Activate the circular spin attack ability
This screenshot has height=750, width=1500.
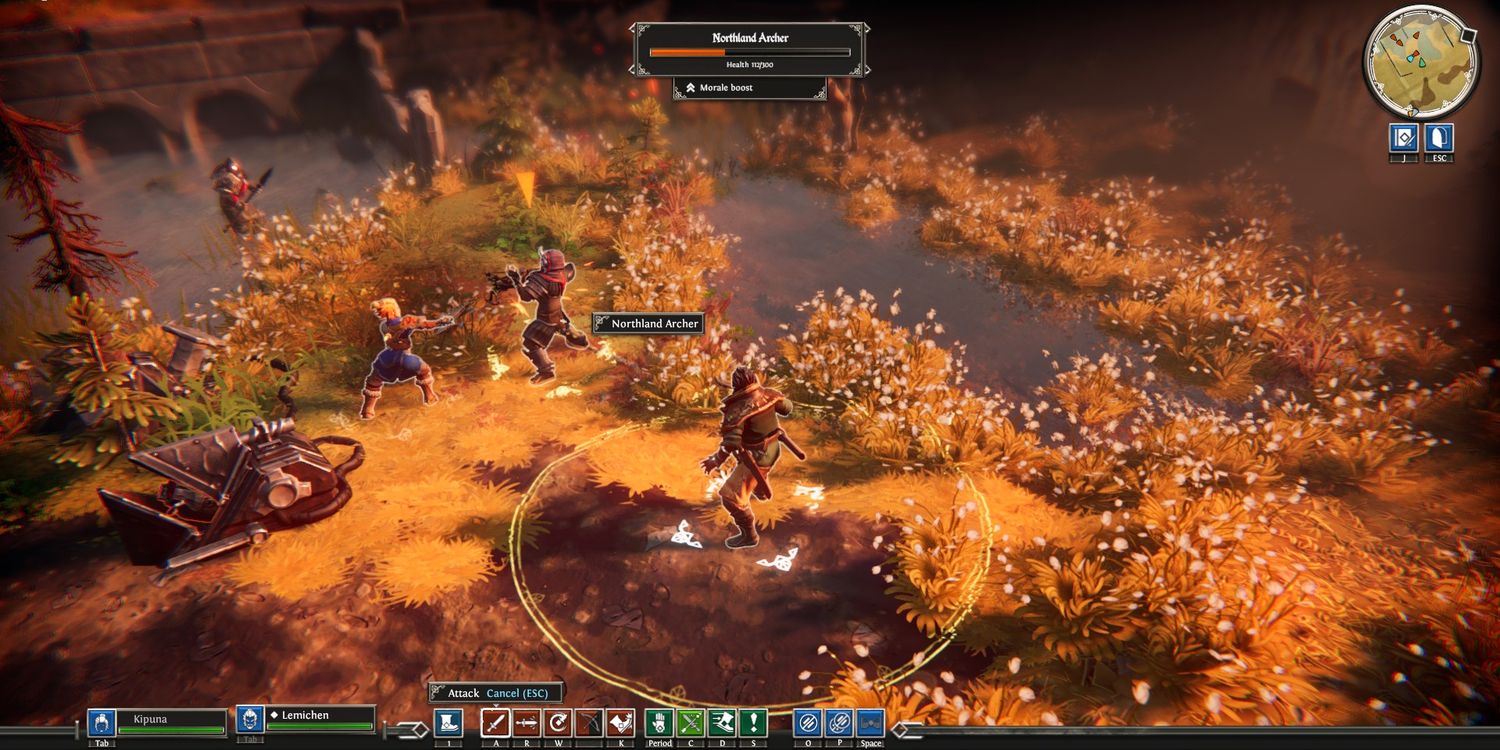pos(558,723)
